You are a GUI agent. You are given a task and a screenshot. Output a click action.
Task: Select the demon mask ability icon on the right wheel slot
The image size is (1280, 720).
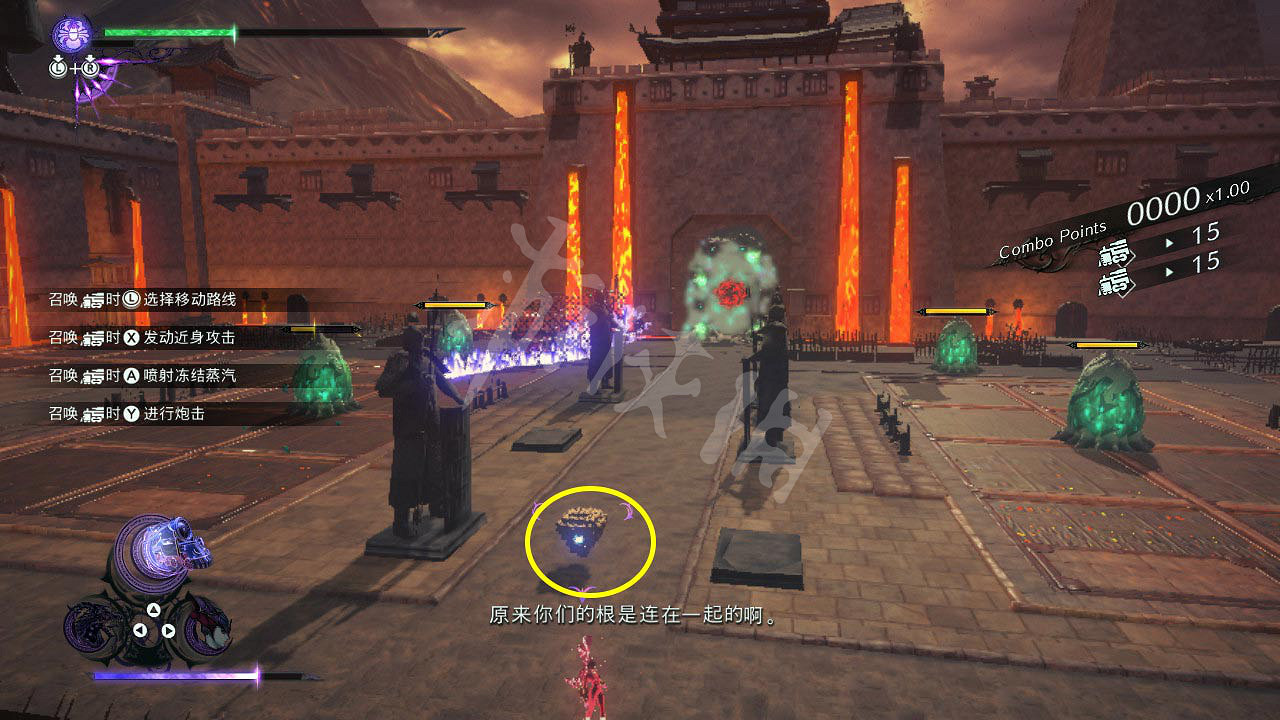tap(210, 630)
